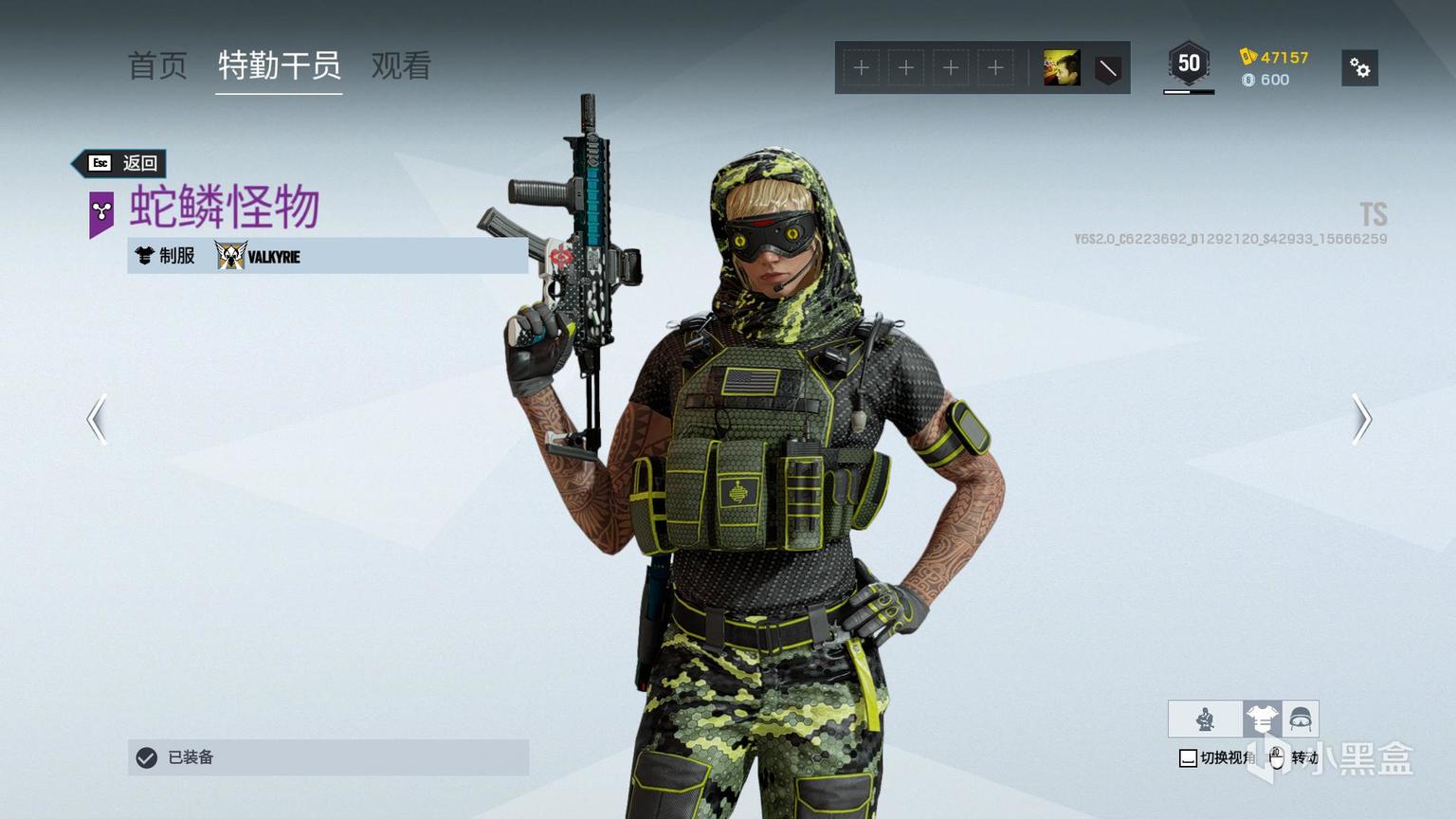This screenshot has width=1456, height=819.
Task: Select the 制服 uniform breadcrumb
Action: click(166, 256)
